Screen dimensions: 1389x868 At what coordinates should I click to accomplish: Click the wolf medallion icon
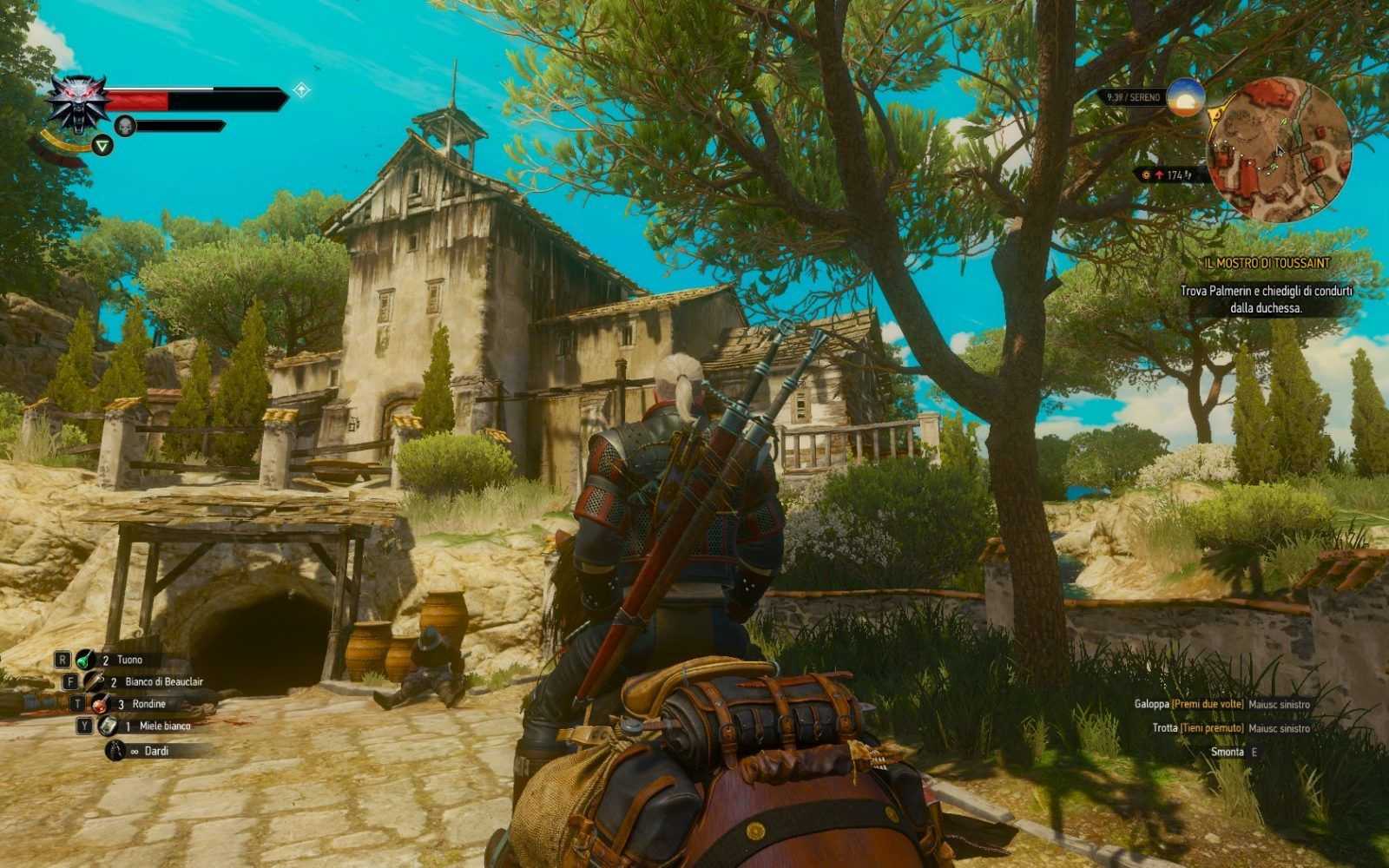77,102
